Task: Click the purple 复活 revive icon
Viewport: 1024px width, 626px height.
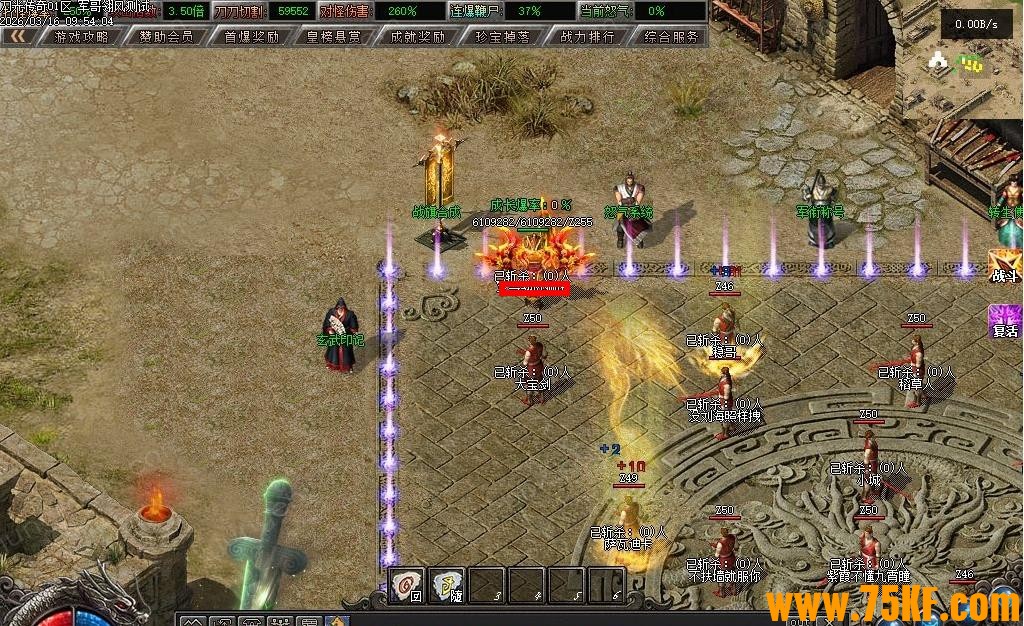Action: 1004,322
